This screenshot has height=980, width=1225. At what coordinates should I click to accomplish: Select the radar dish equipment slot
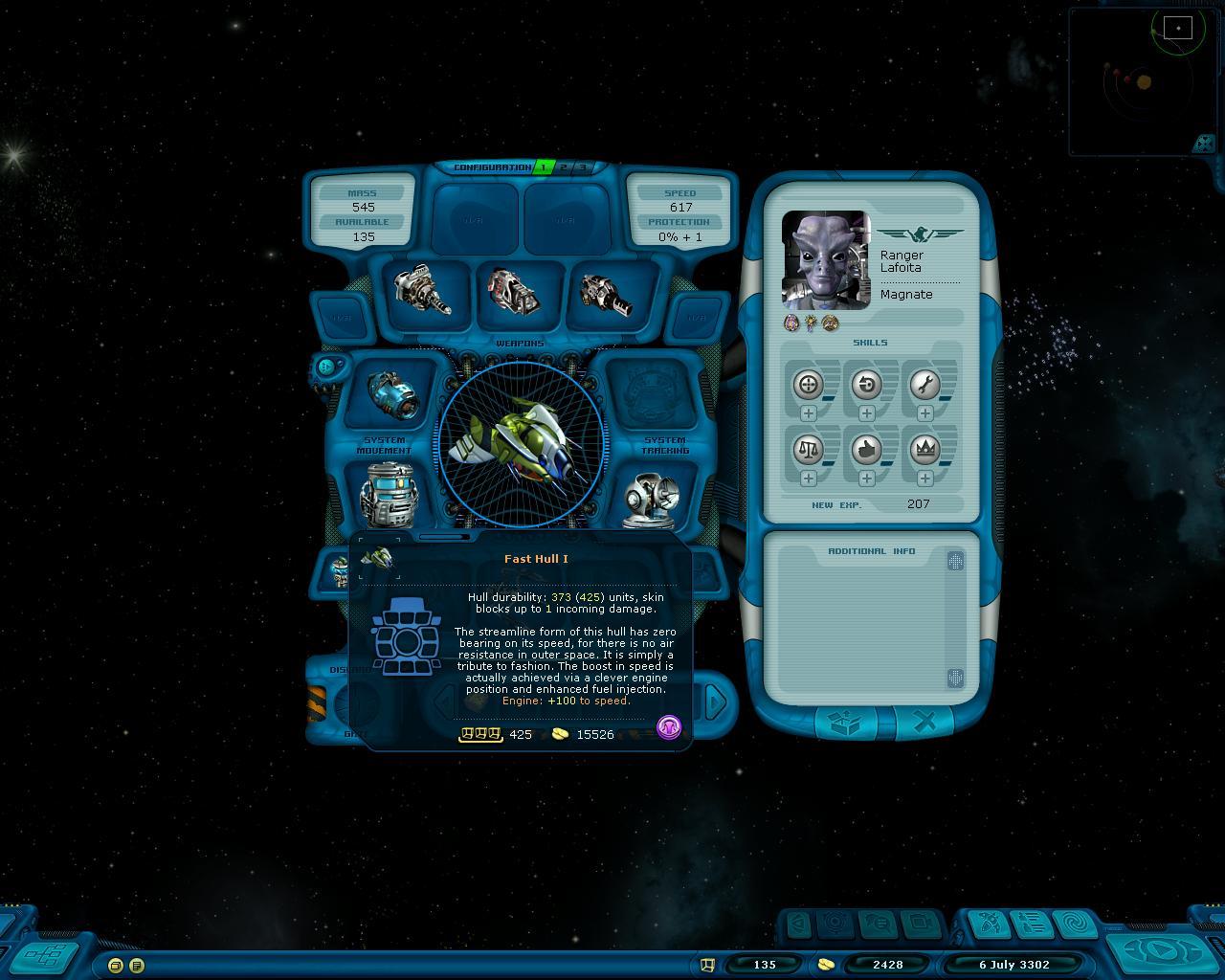pyautogui.click(x=652, y=498)
